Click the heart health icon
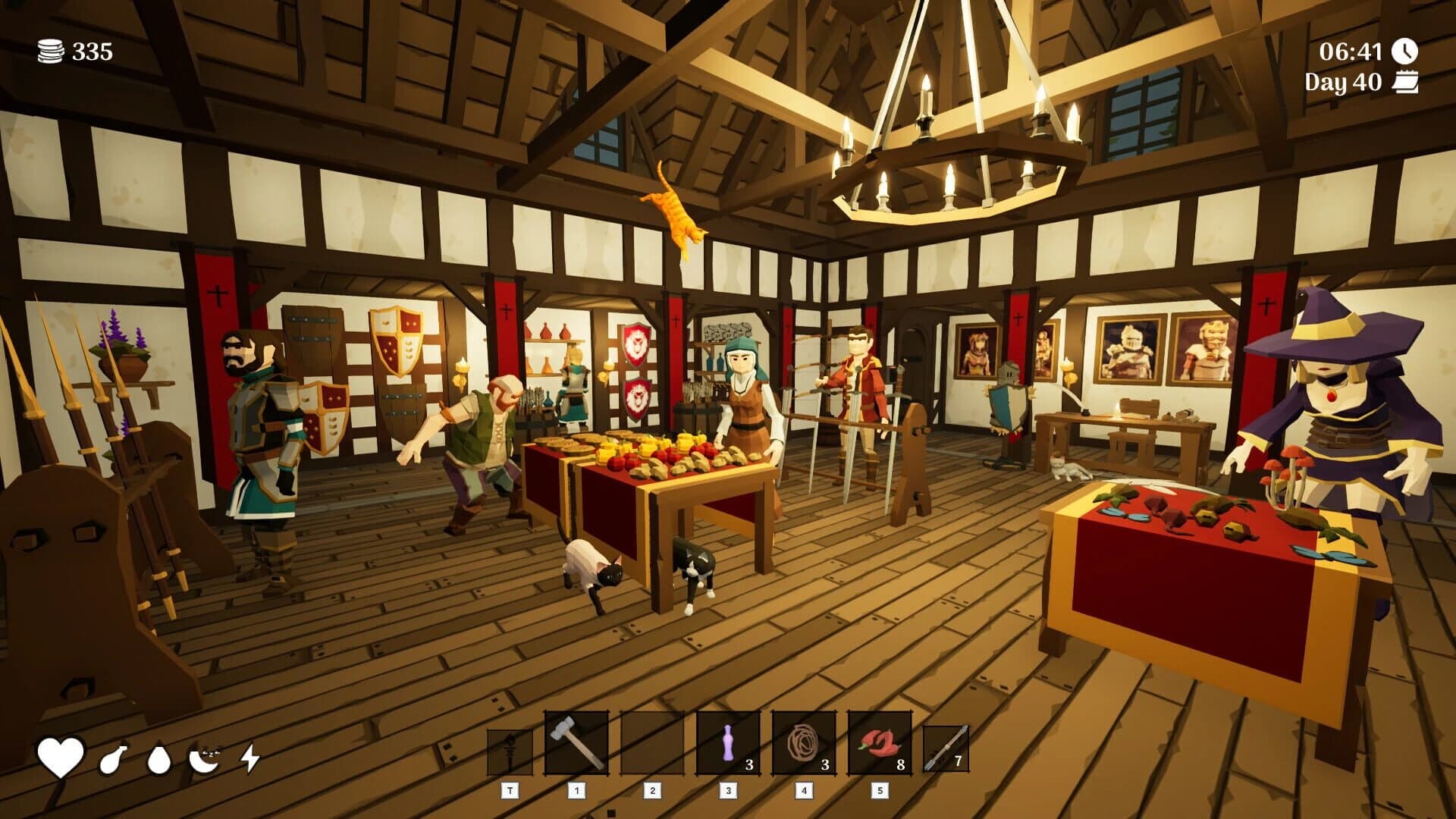1456x819 pixels. point(59,756)
